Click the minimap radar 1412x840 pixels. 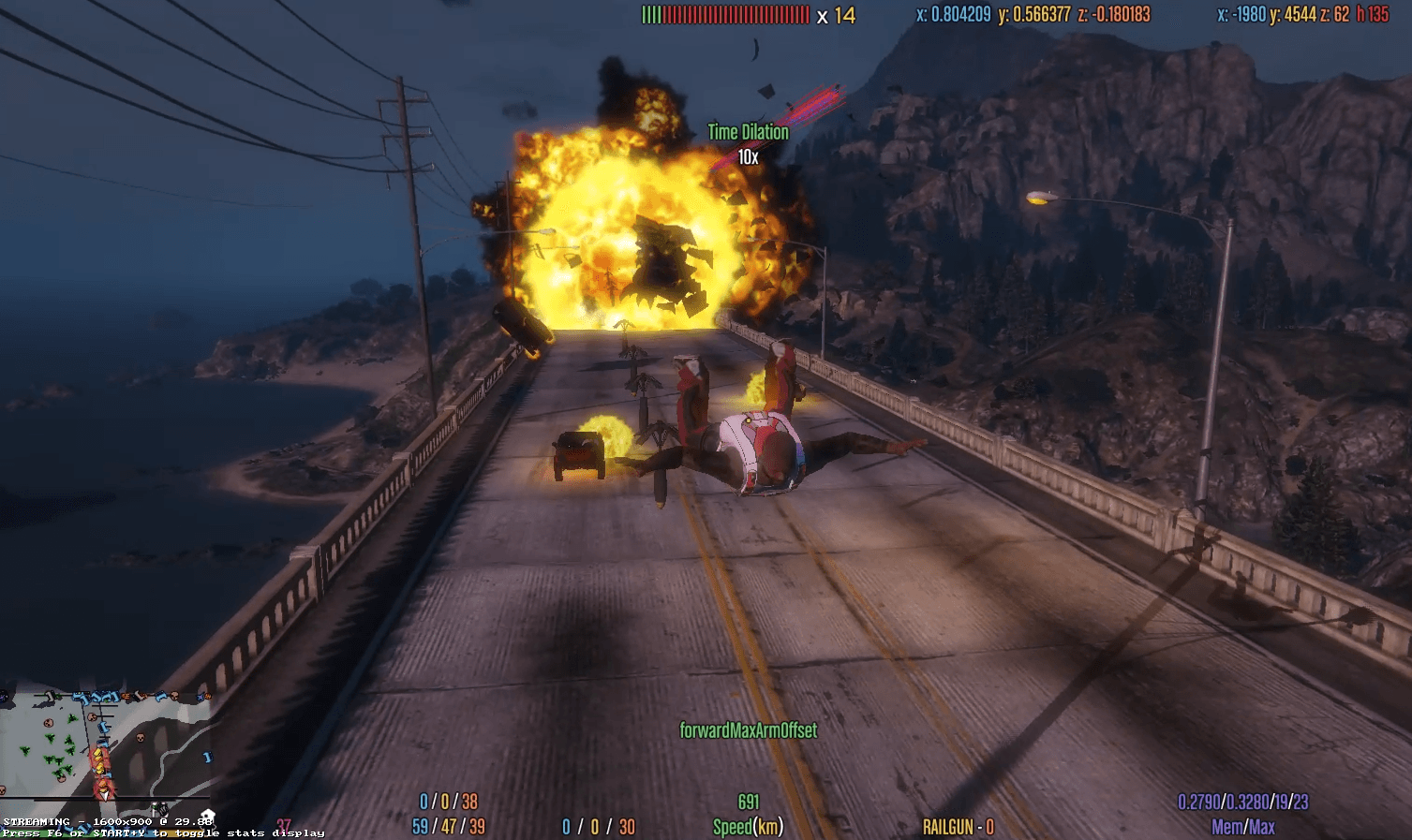105,746
